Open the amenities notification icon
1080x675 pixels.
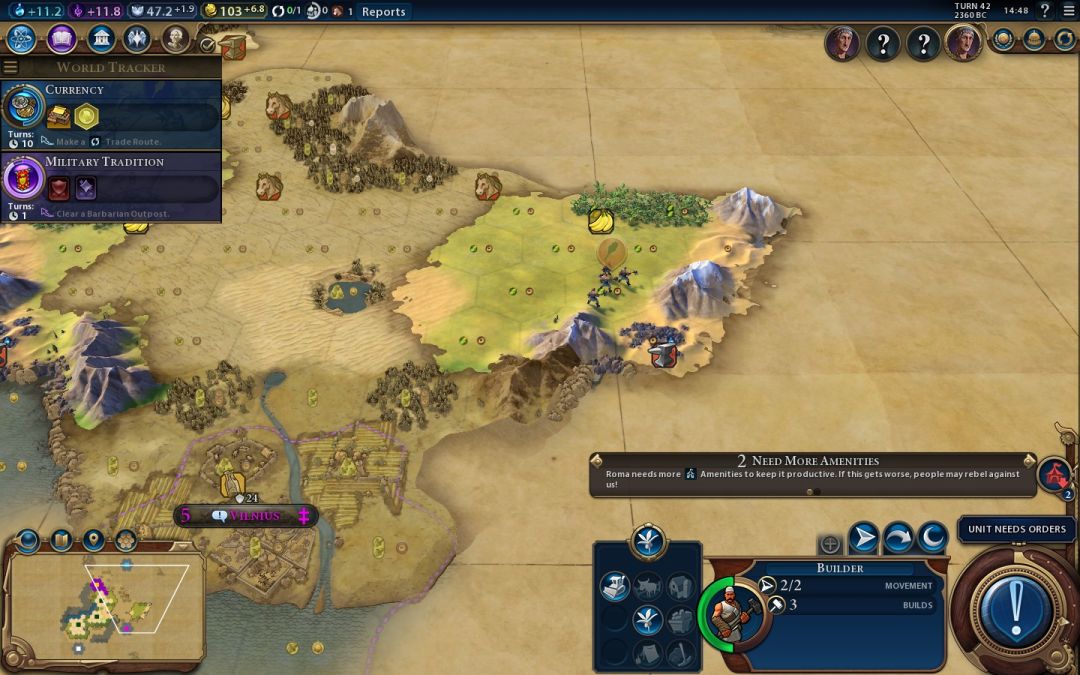1054,476
